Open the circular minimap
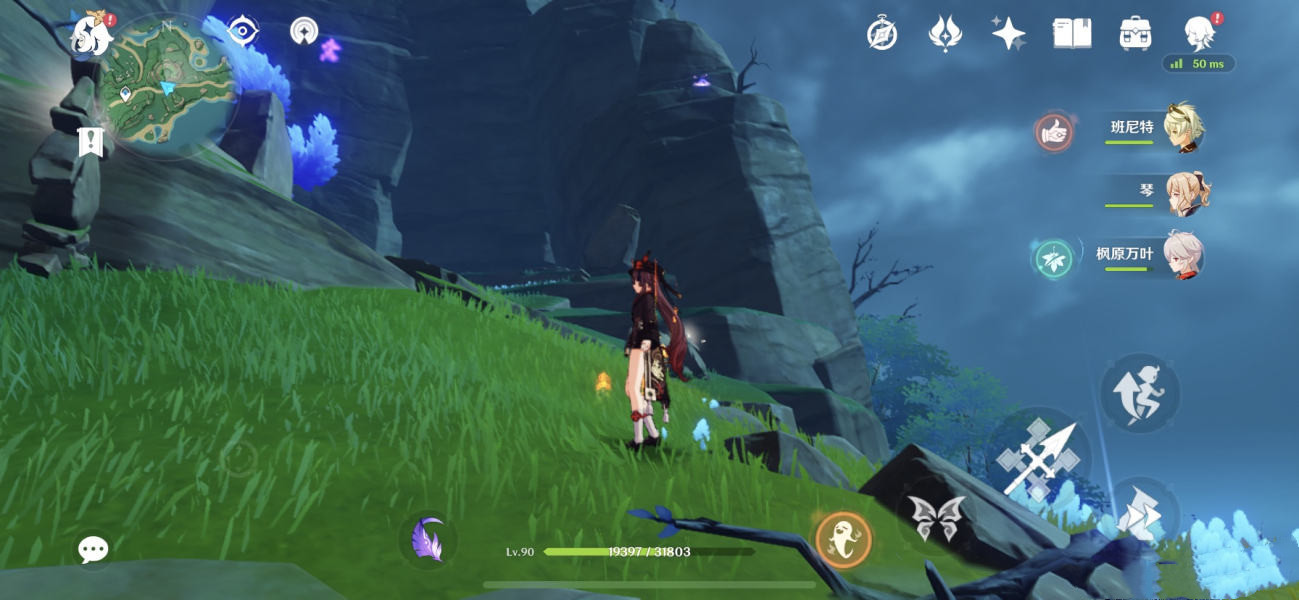Image resolution: width=1299 pixels, height=600 pixels. [x=167, y=87]
